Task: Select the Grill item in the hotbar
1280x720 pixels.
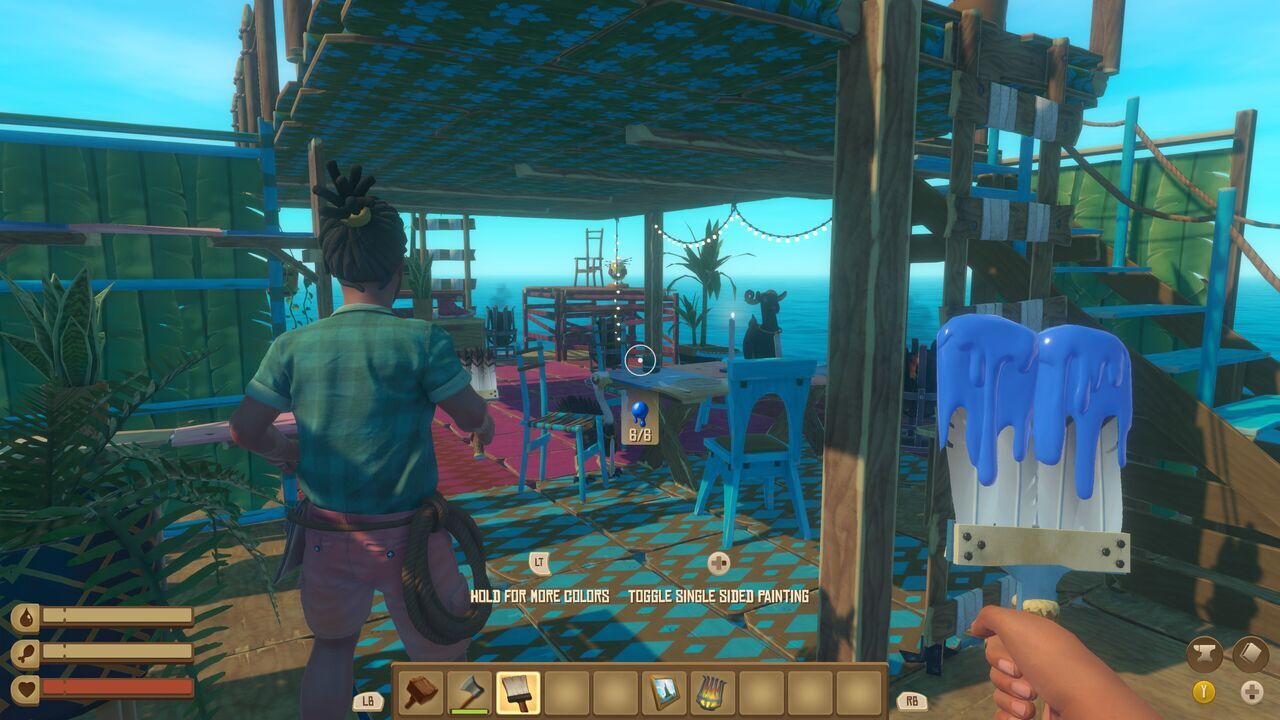Action: (713, 690)
